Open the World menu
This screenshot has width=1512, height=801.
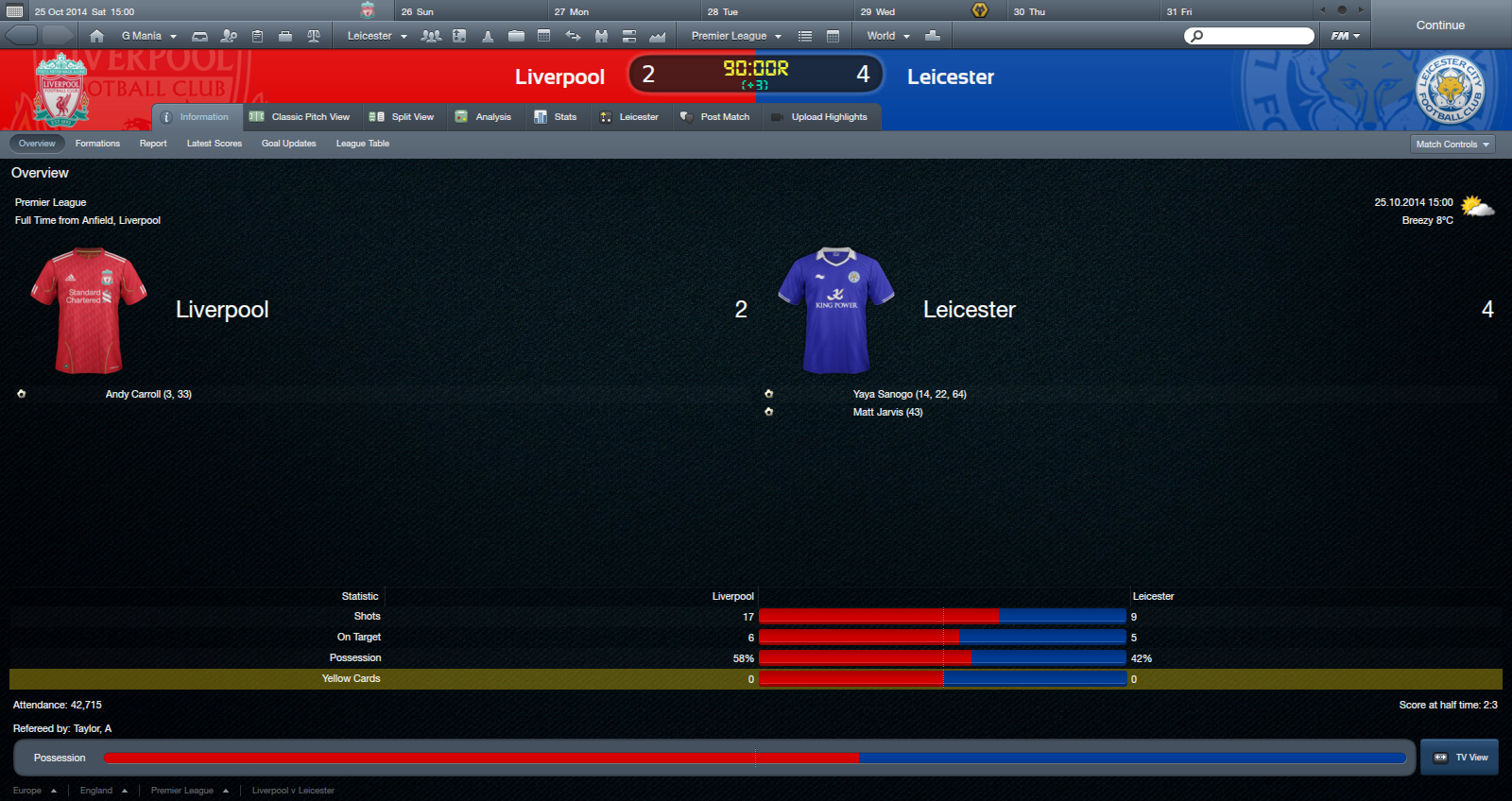(888, 36)
